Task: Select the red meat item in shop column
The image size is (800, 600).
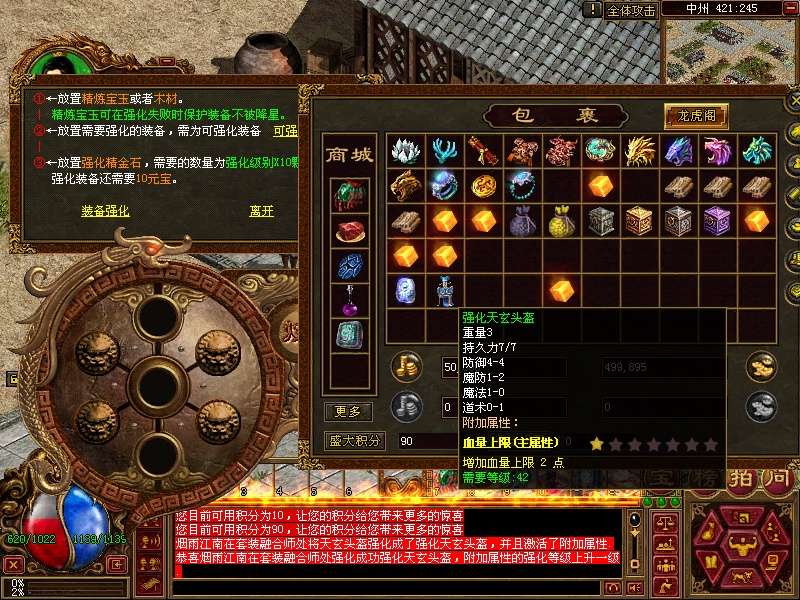Action: pos(348,232)
